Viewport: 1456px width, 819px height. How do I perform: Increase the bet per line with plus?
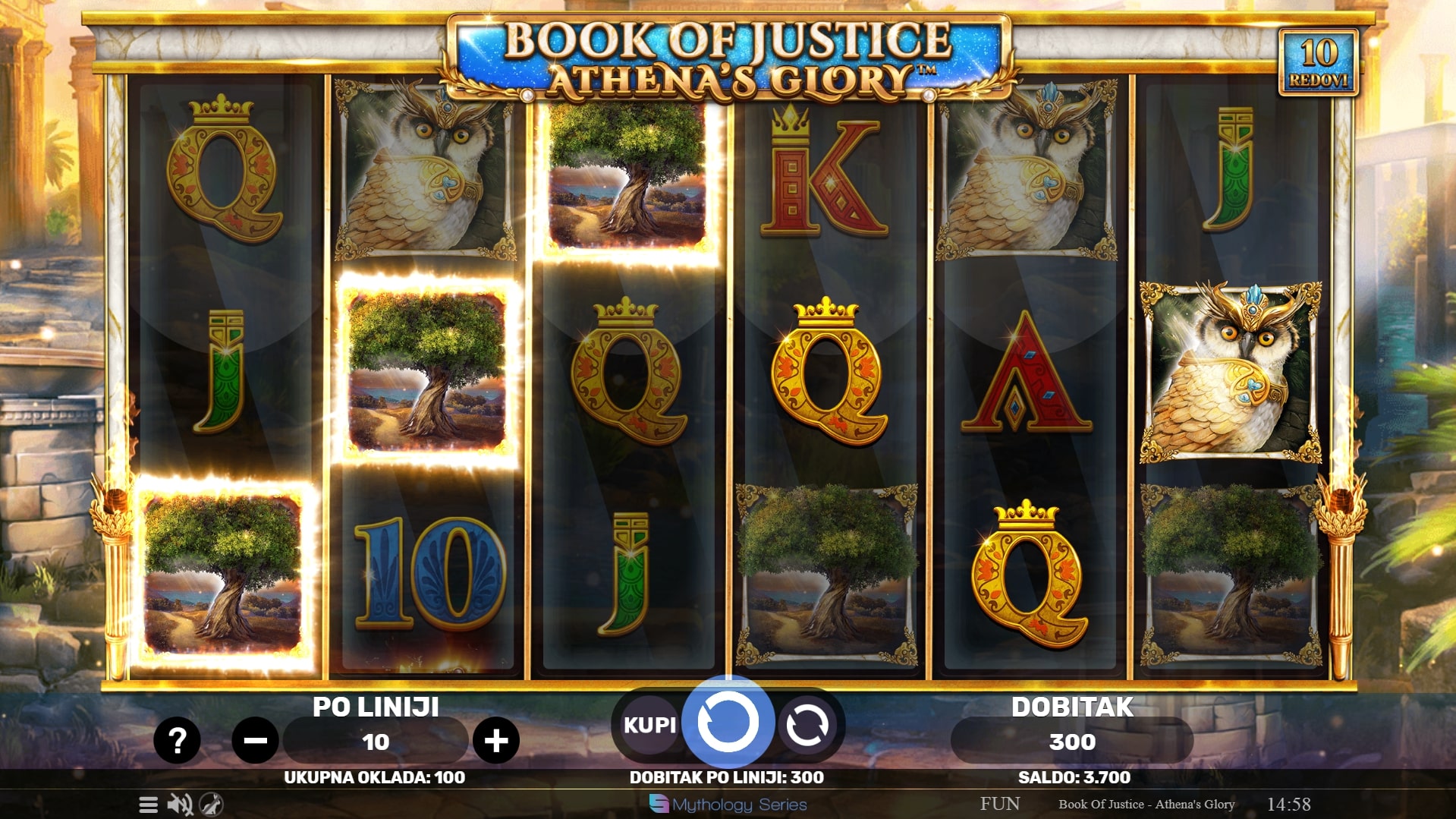point(496,740)
